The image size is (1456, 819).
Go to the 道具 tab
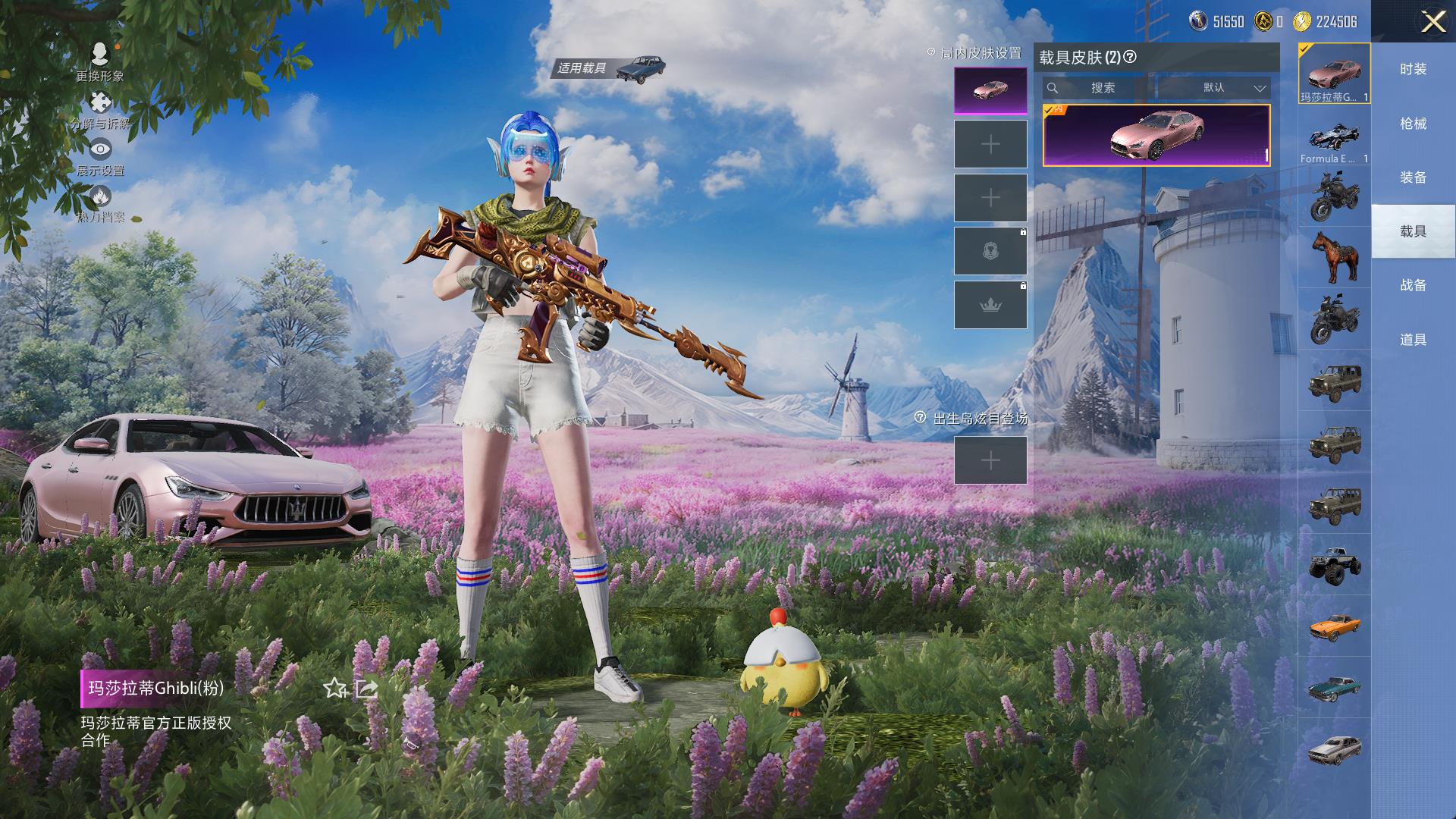(1413, 340)
